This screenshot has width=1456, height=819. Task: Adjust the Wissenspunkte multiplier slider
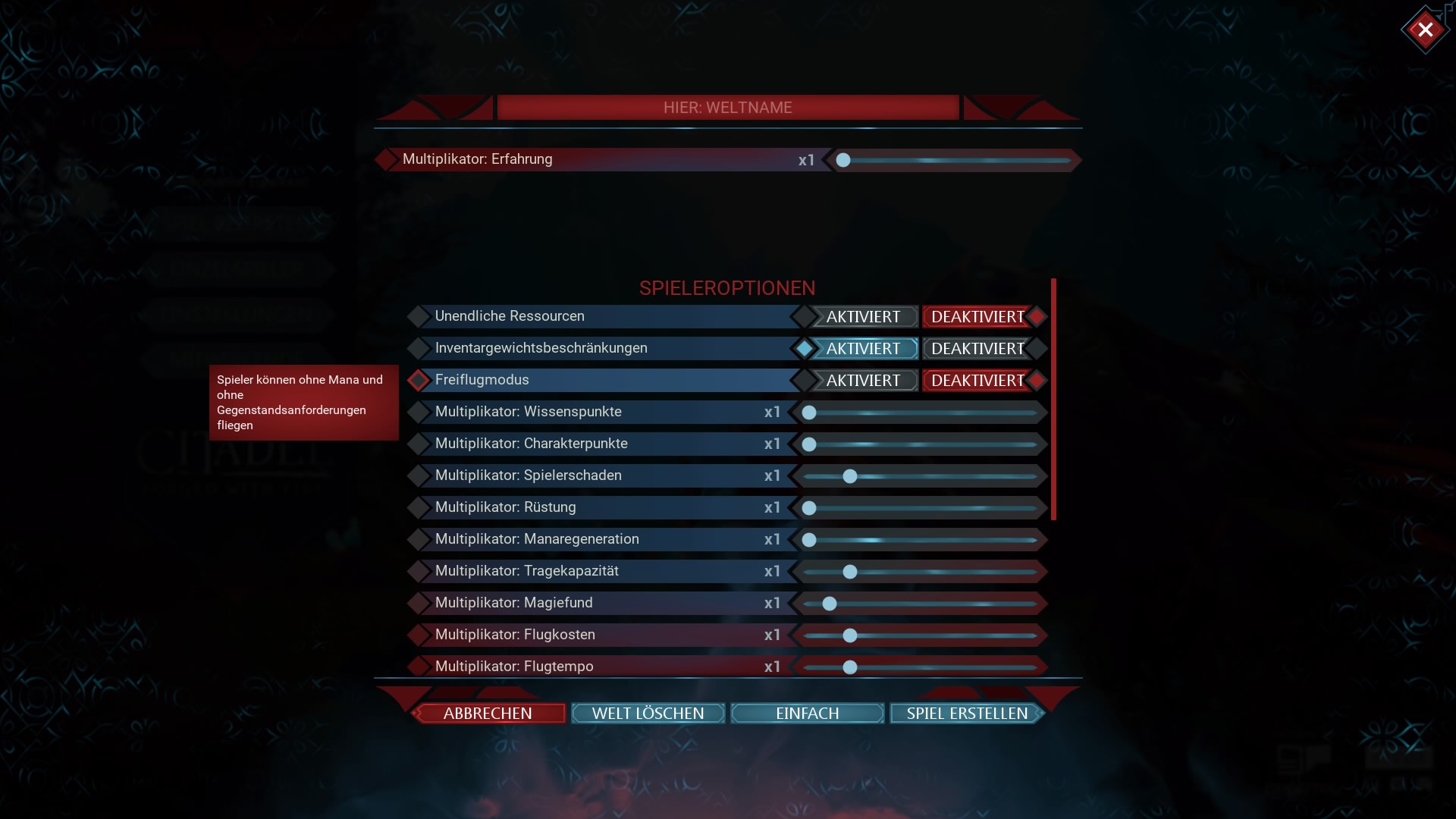(809, 413)
